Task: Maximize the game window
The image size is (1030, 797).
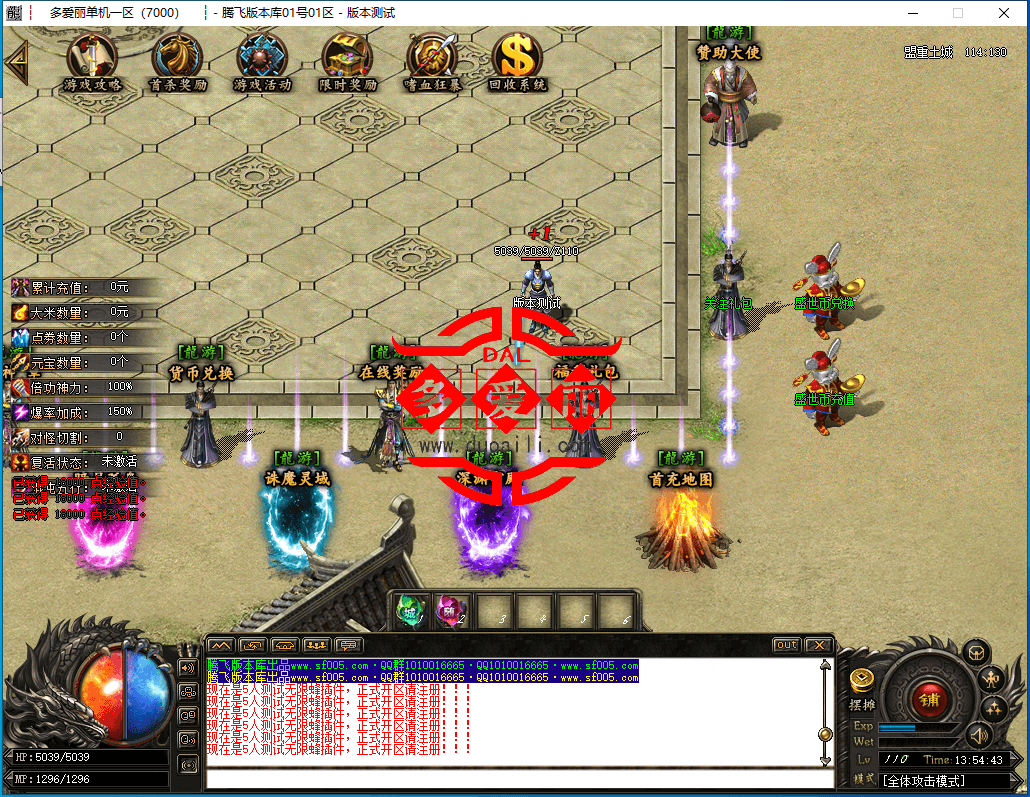Action: tap(957, 13)
